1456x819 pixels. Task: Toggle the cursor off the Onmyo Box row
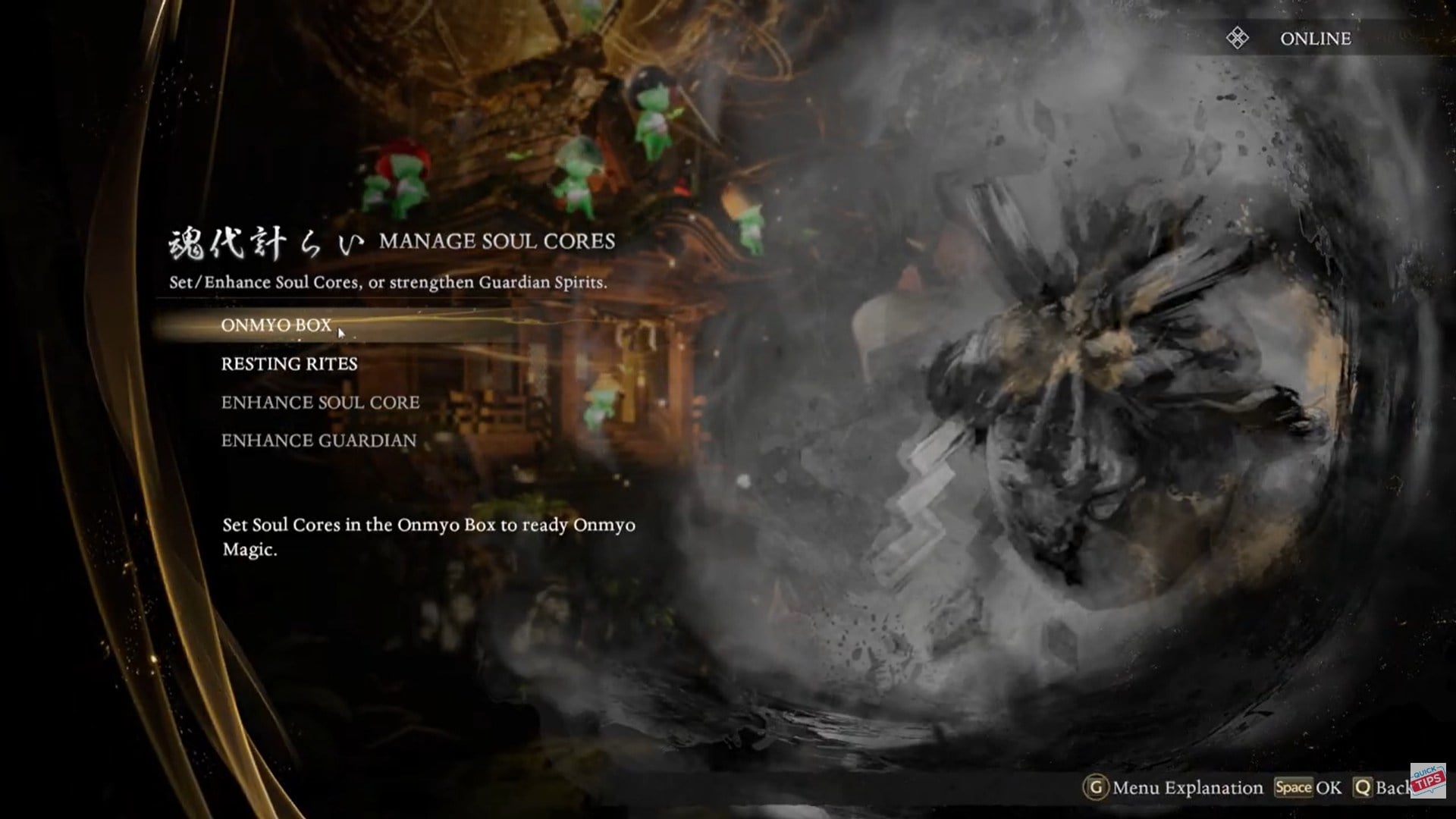(340, 332)
